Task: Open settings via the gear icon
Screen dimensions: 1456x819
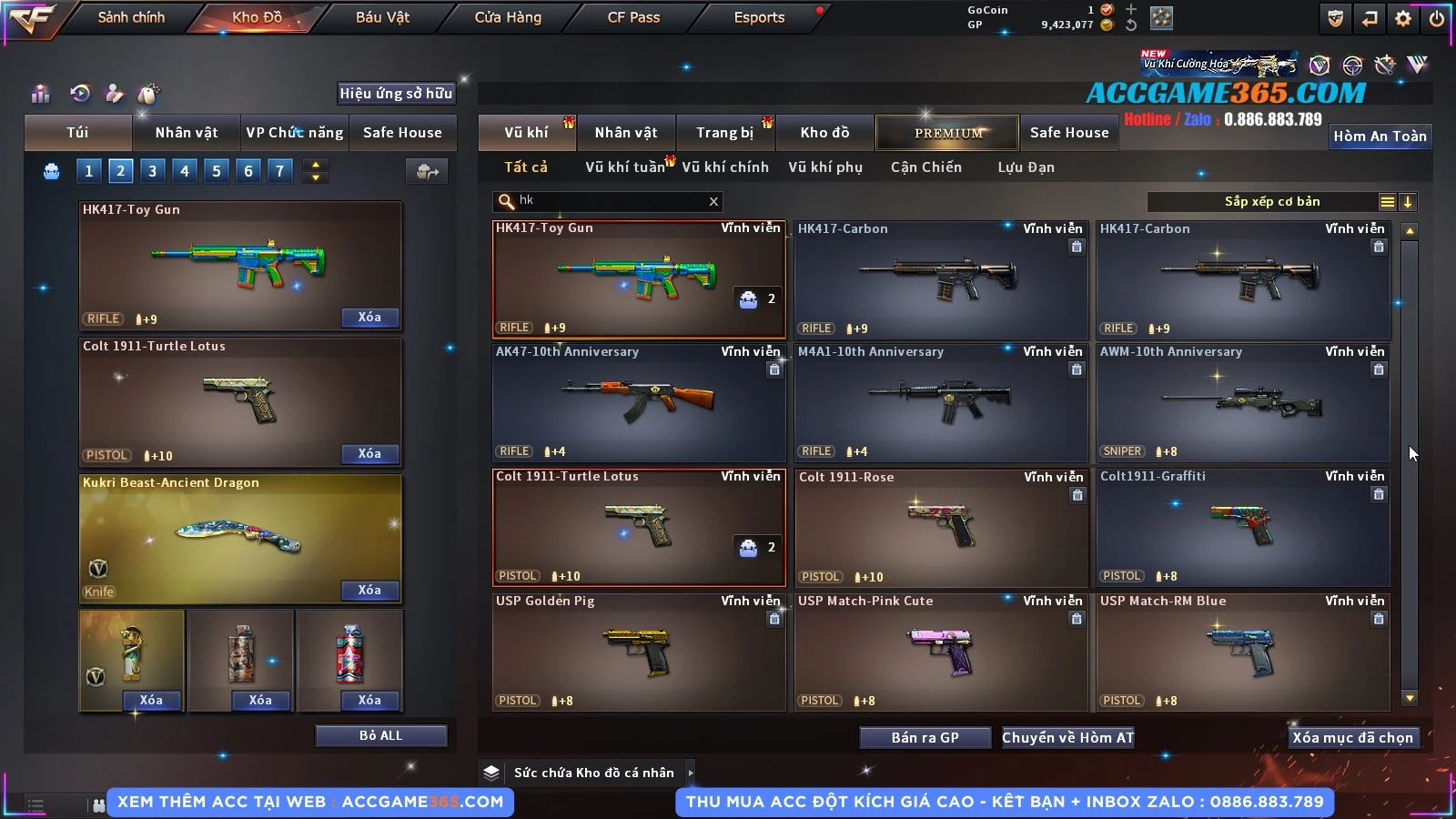Action: [x=1403, y=18]
